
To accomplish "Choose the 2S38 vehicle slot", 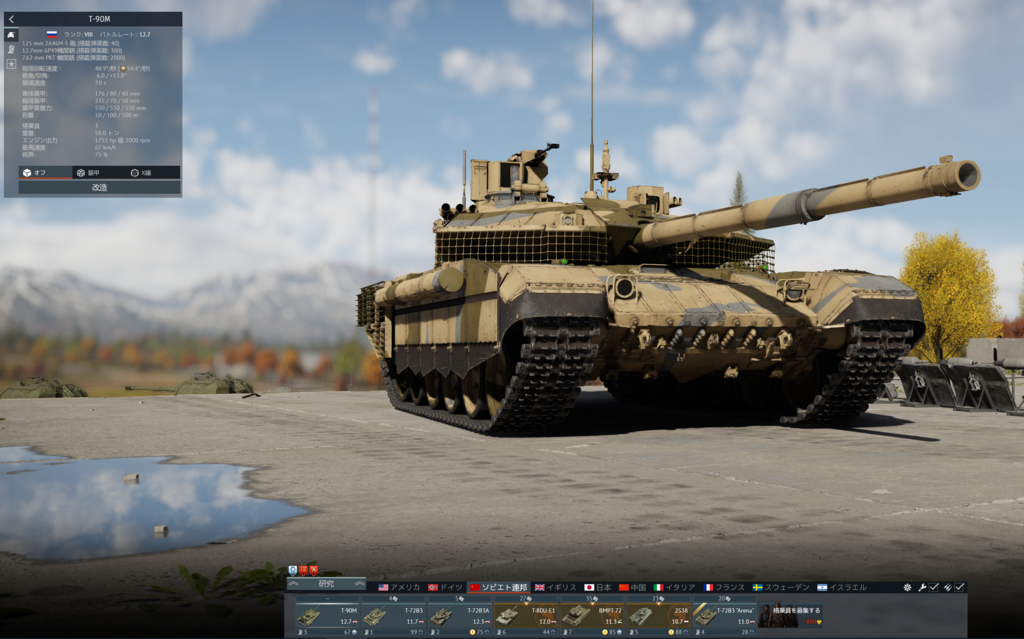I will (x=657, y=615).
